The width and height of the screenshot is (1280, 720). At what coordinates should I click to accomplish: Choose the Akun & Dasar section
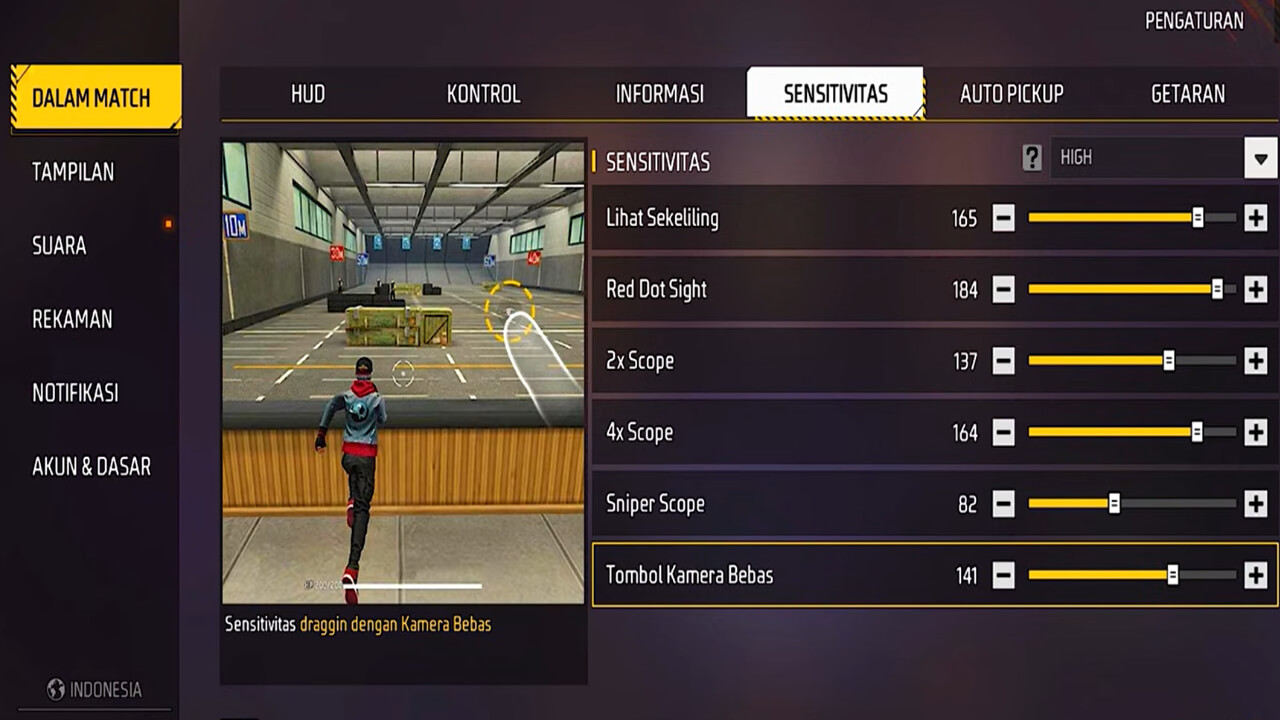click(91, 466)
